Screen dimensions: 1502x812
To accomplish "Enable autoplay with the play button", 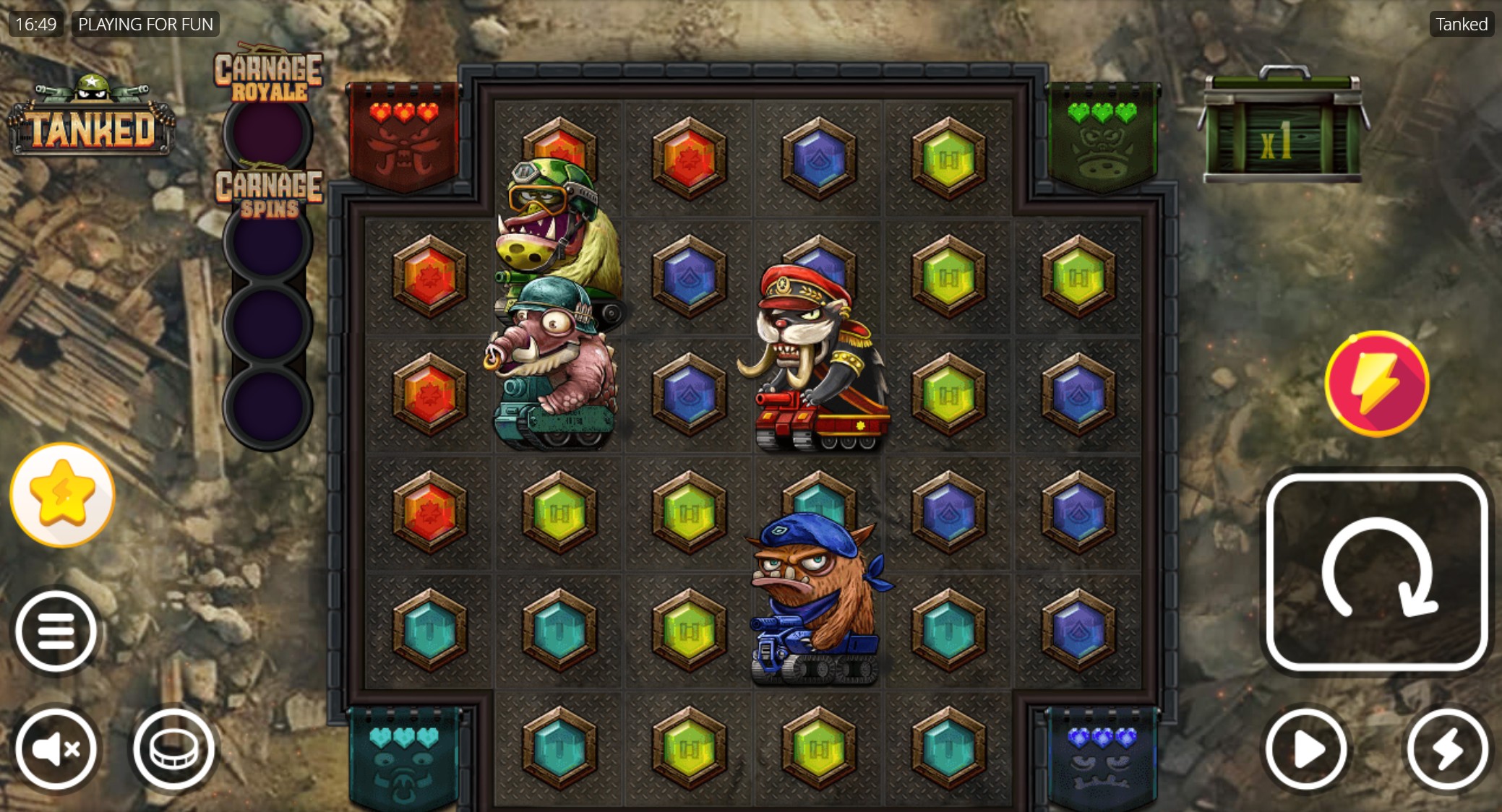I will coord(1305,749).
